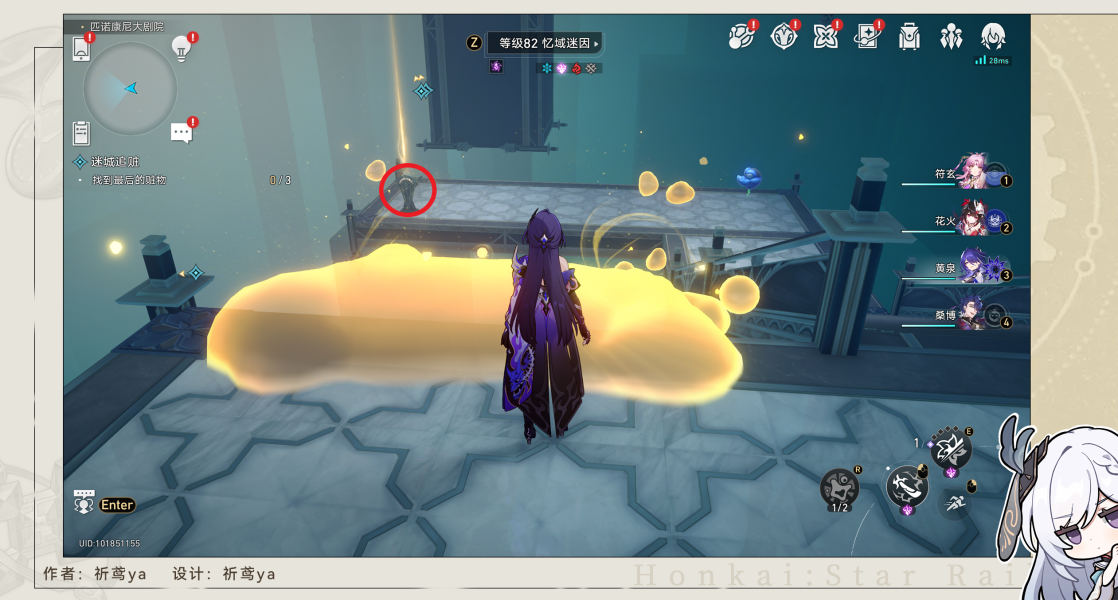Open the backpack inventory icon
Screen dimensions: 1118x600
point(909,37)
